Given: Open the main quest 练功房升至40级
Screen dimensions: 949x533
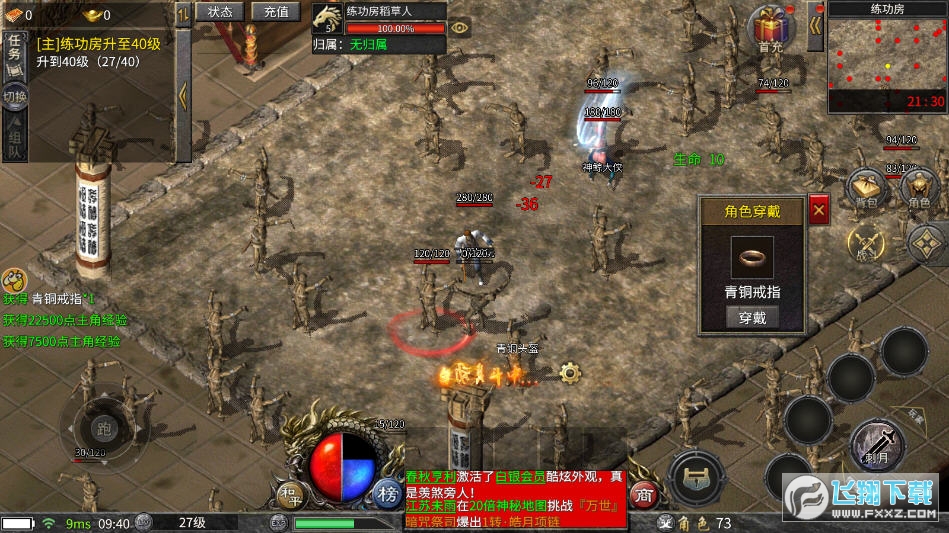Looking at the screenshot, I should click(x=98, y=44).
